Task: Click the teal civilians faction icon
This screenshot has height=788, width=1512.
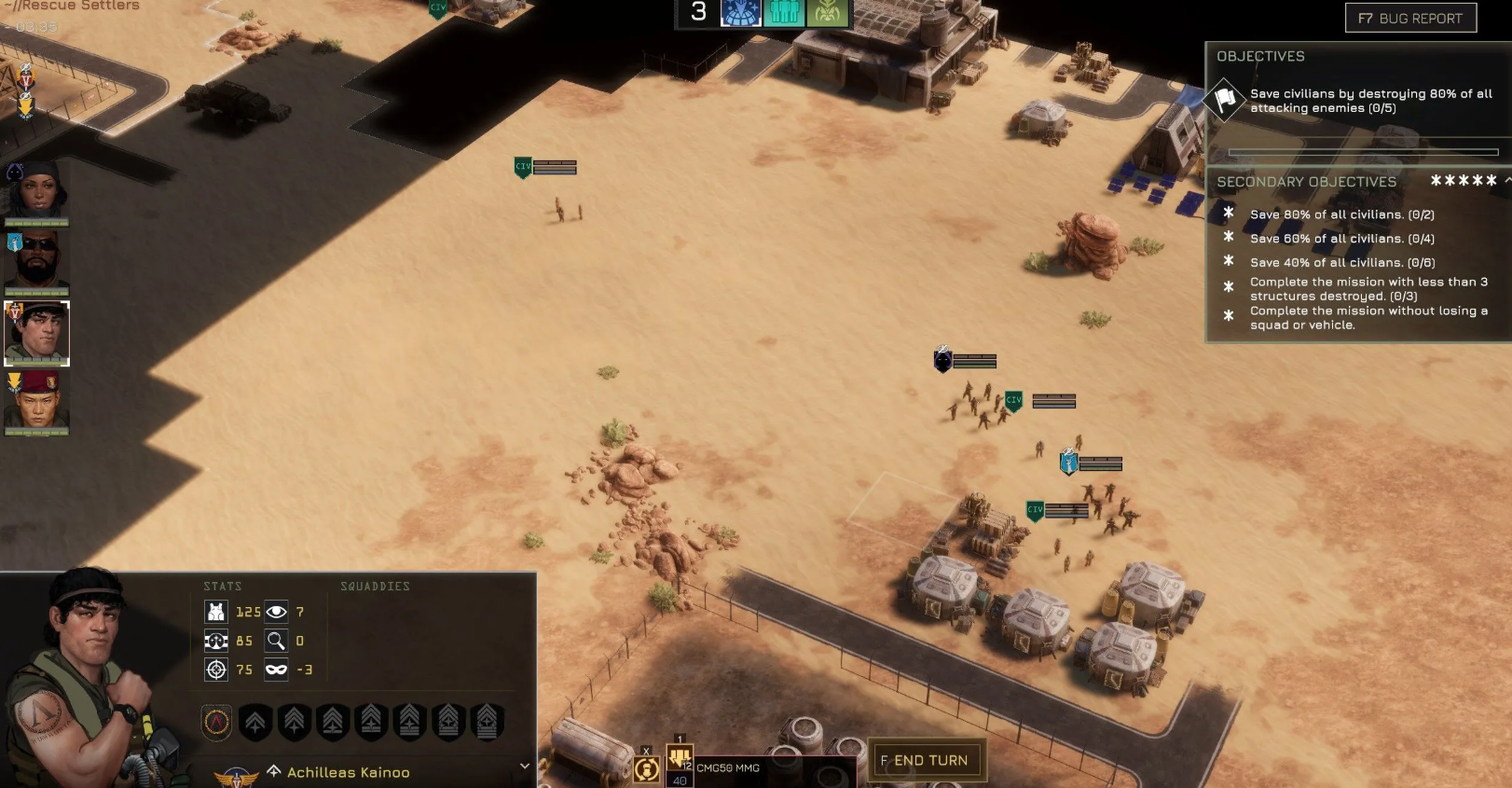Action: [x=784, y=13]
